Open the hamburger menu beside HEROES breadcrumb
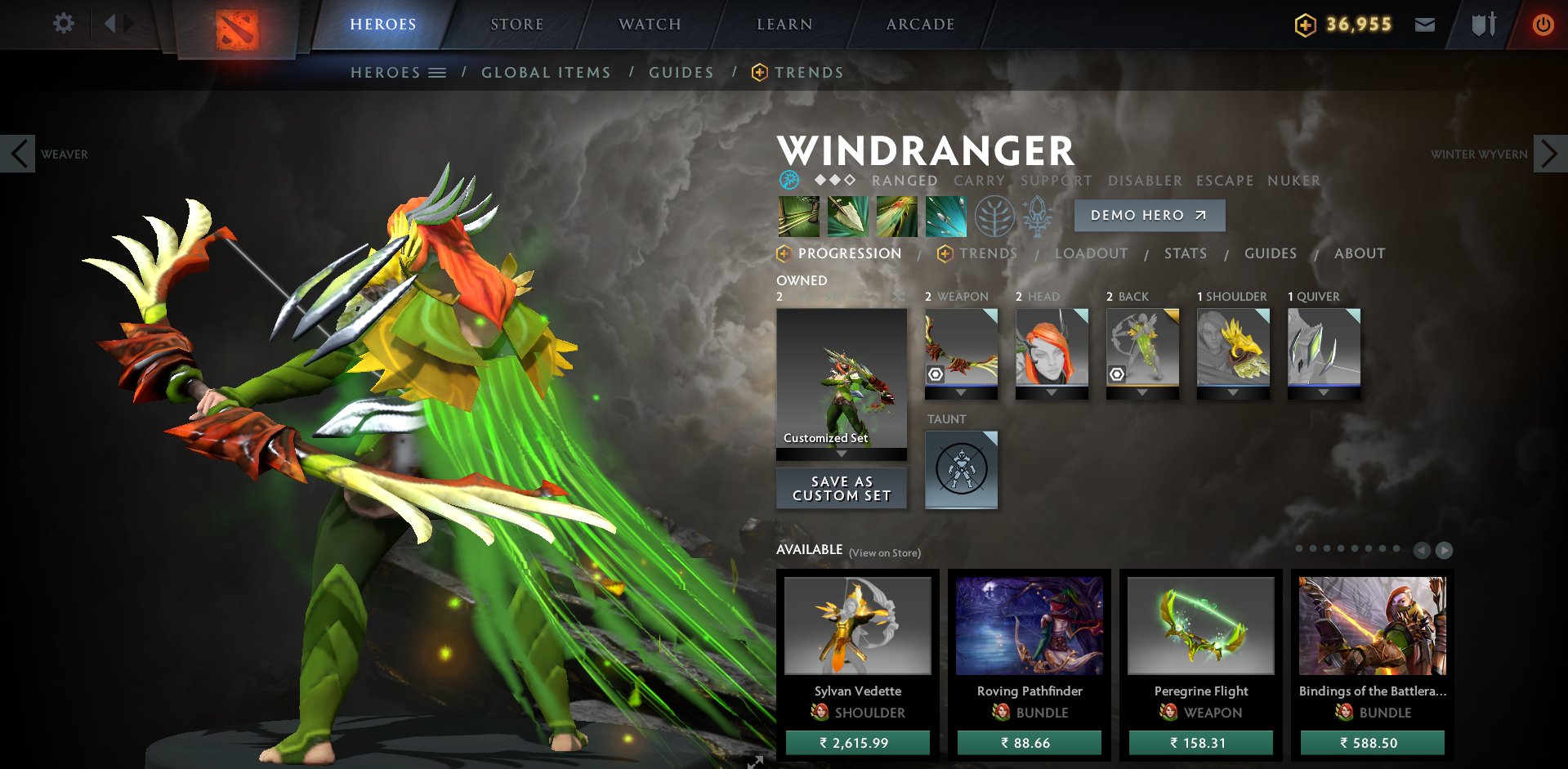This screenshot has width=1568, height=769. (x=438, y=72)
